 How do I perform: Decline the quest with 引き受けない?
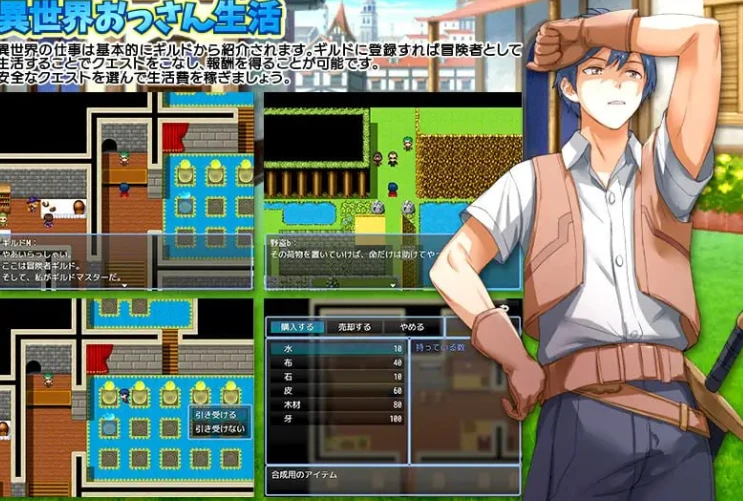tap(218, 428)
